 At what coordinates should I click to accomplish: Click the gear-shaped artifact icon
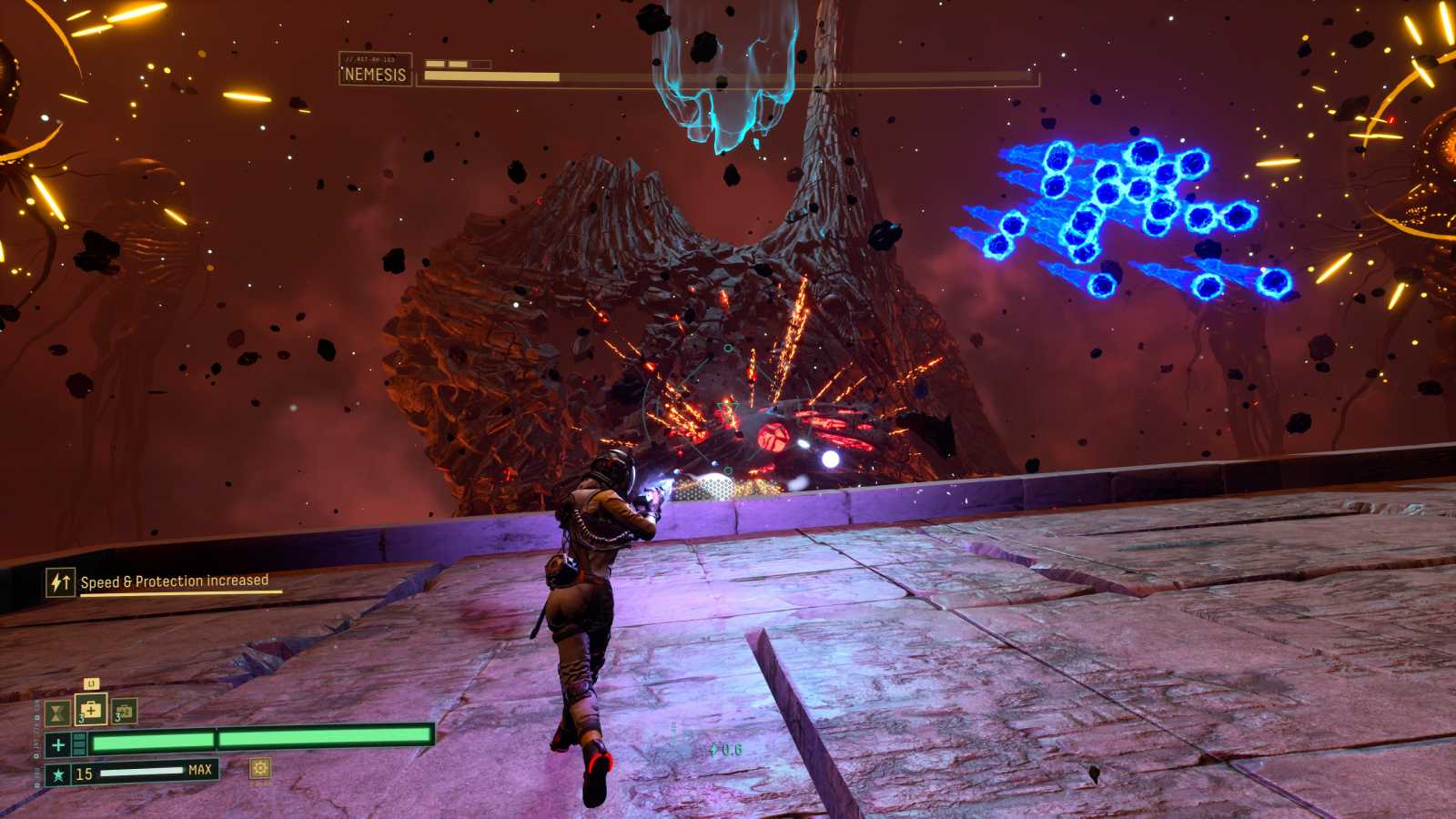tap(260, 769)
